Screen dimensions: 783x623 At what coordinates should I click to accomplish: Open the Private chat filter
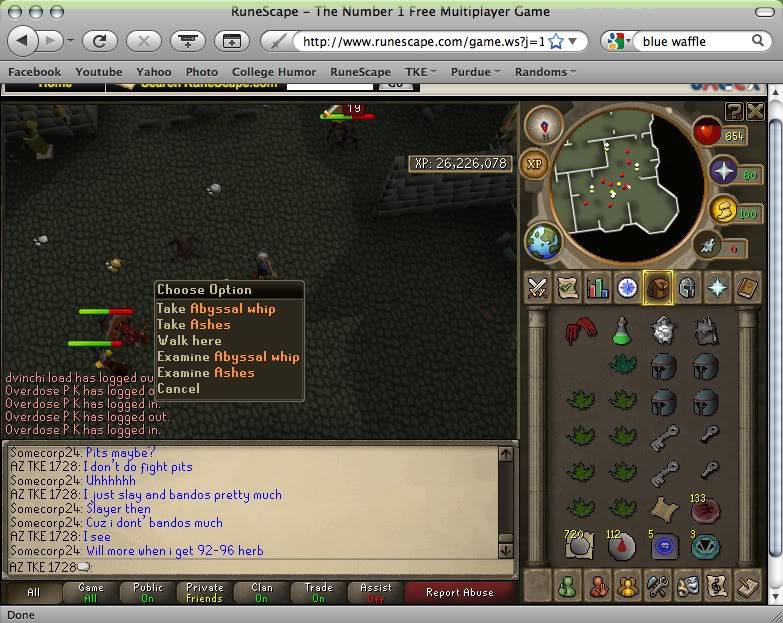click(204, 592)
